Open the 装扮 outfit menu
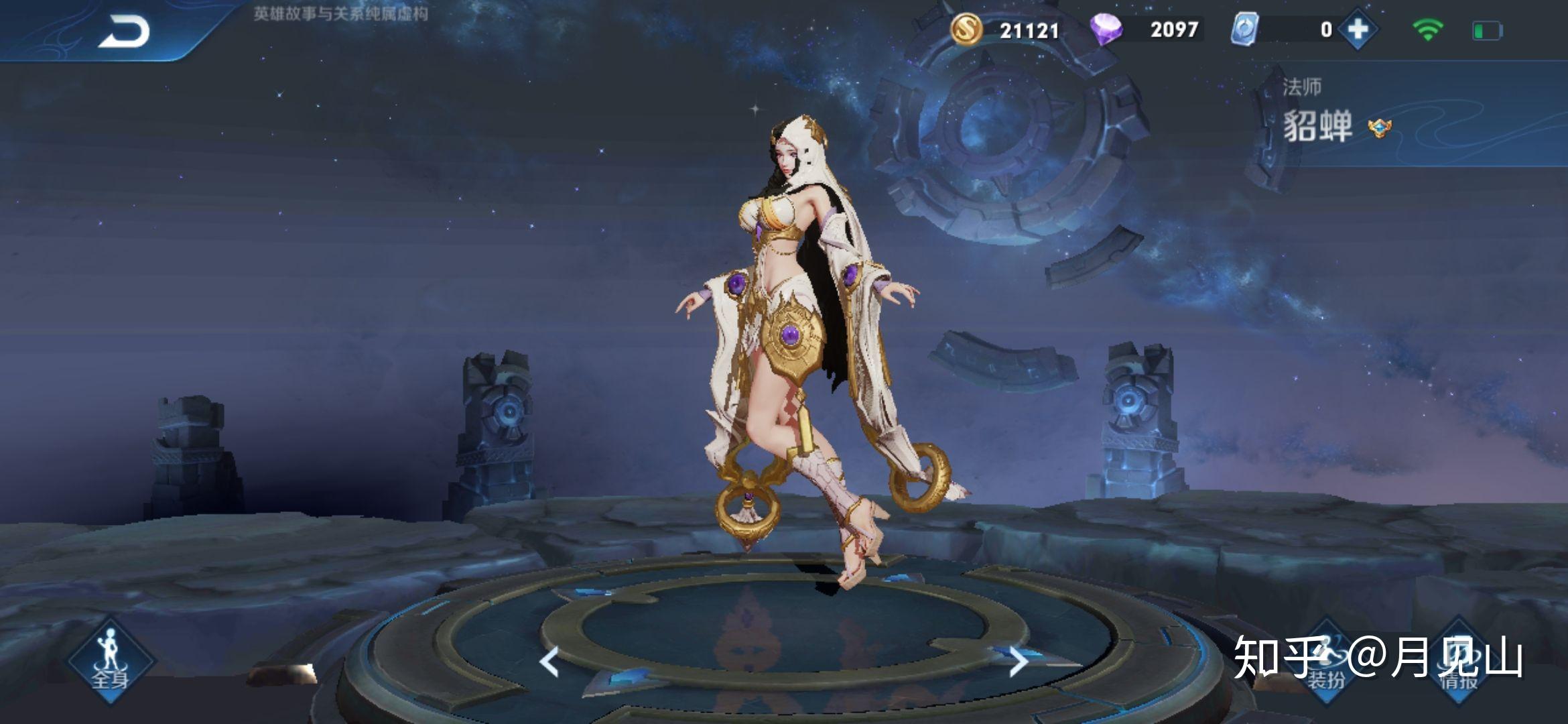 point(1327,664)
